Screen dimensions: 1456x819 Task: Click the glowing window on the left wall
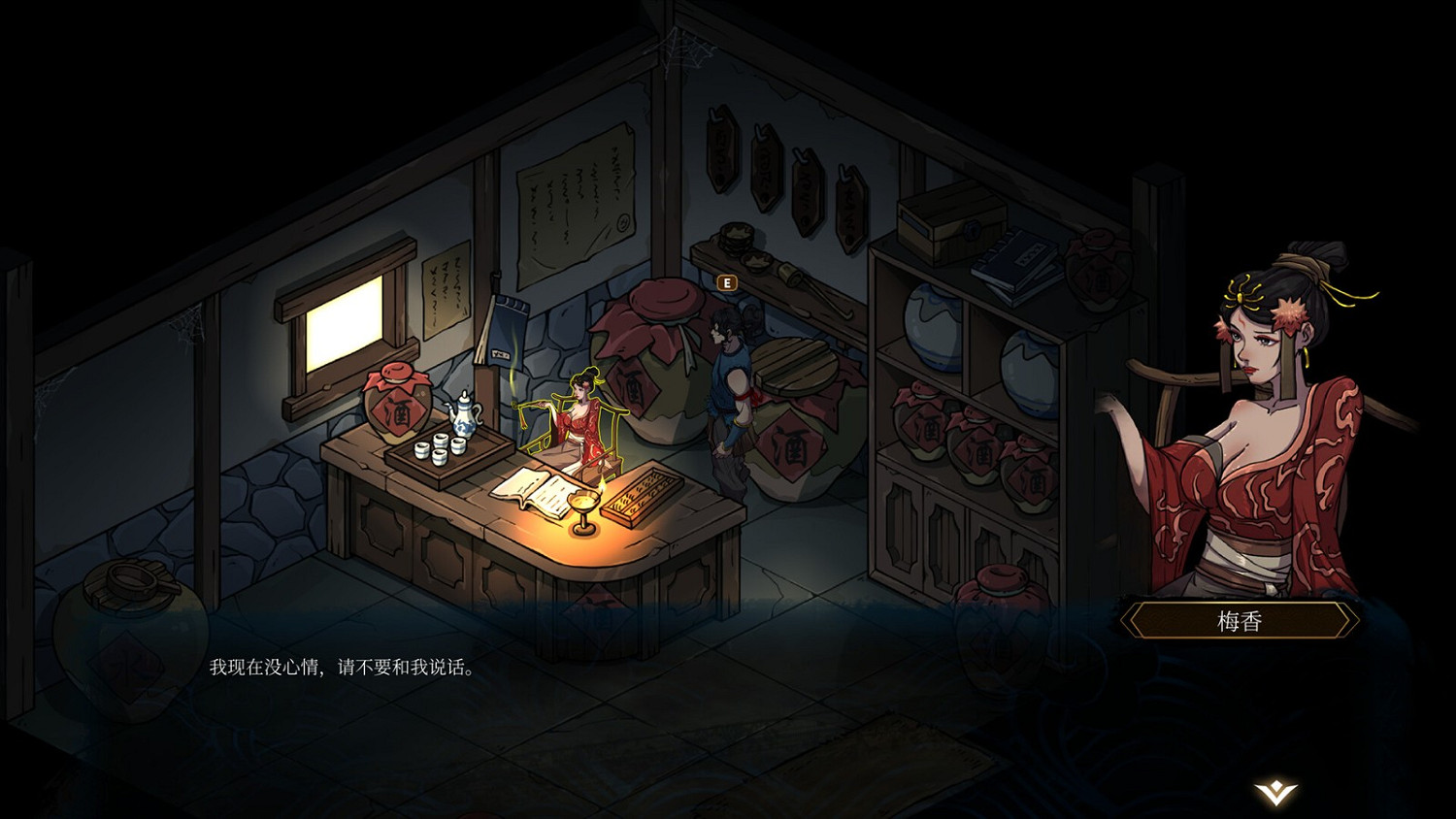[x=345, y=325]
